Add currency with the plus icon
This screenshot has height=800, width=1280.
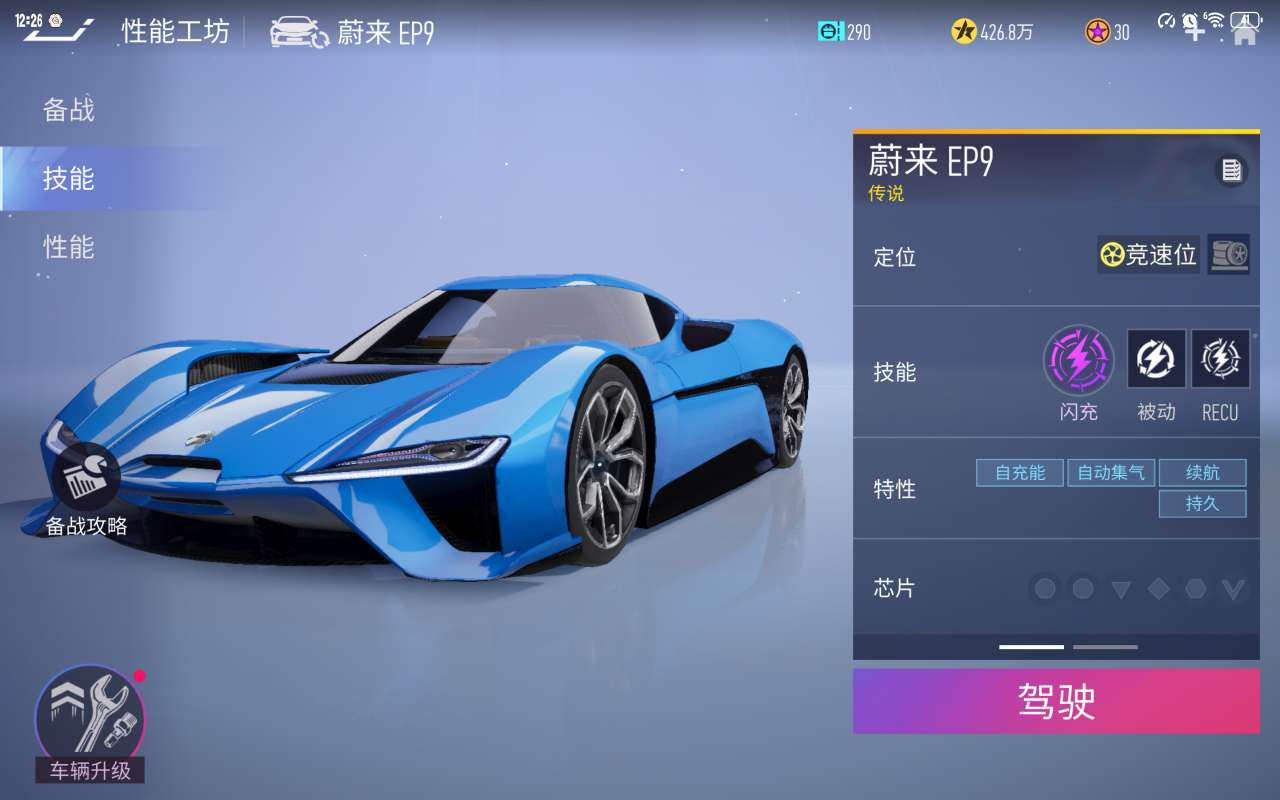click(1194, 31)
